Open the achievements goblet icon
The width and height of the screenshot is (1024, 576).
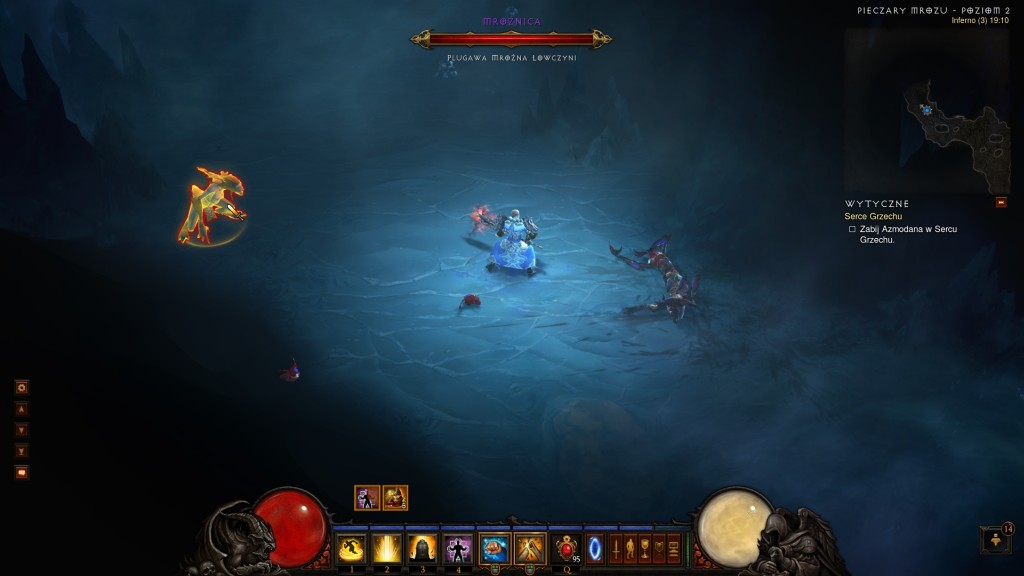(644, 548)
